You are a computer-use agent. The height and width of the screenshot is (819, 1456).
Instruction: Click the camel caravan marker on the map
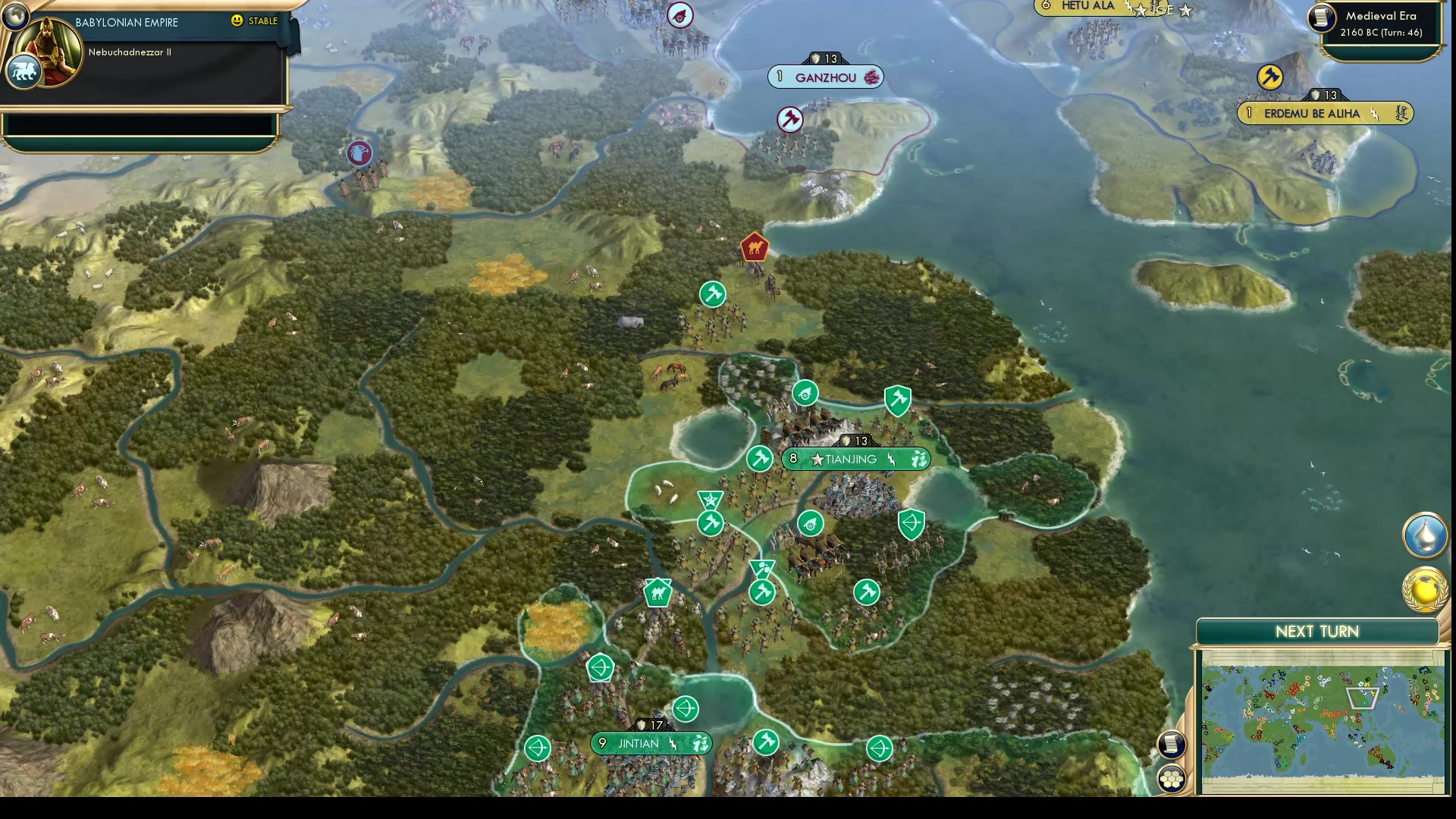pyautogui.click(x=657, y=594)
